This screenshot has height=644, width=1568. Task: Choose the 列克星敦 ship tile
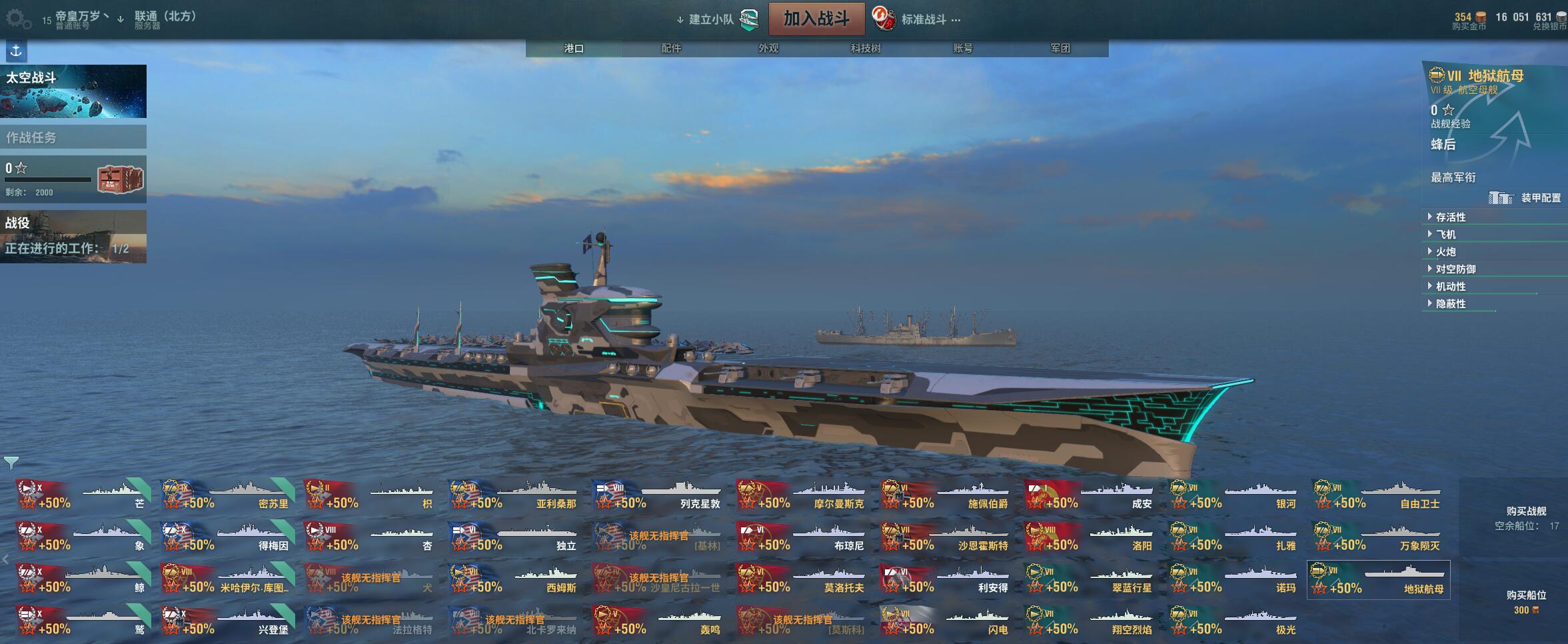click(x=658, y=495)
